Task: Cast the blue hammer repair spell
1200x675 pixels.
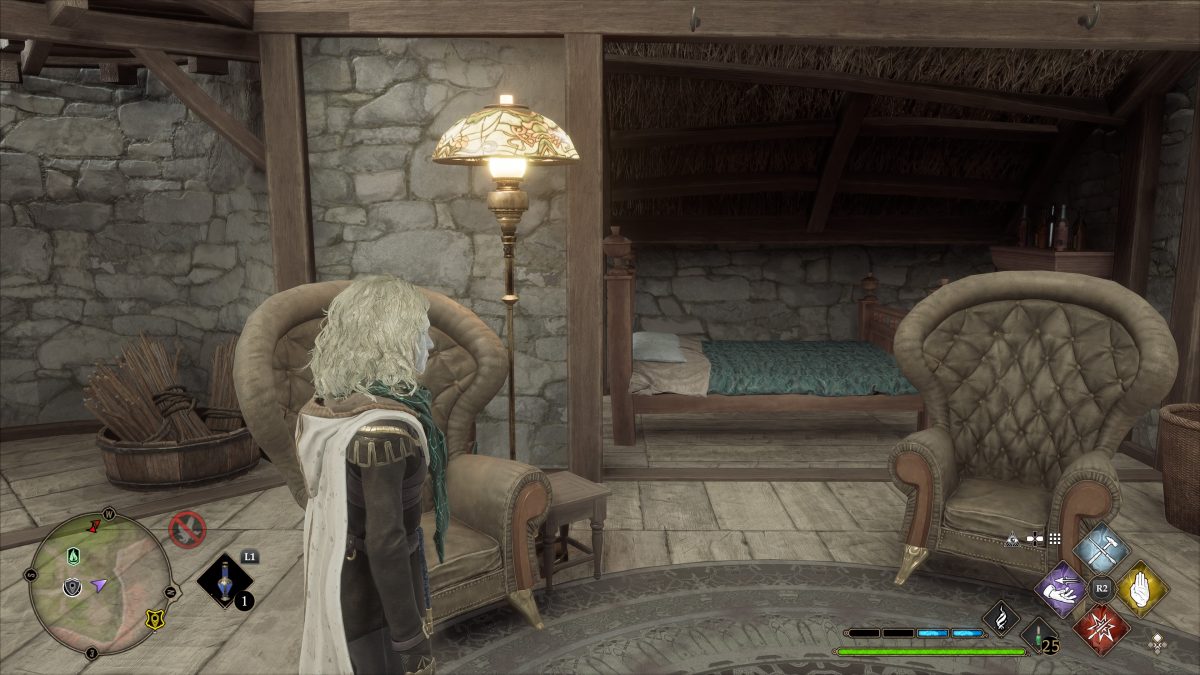Action: point(1101,548)
